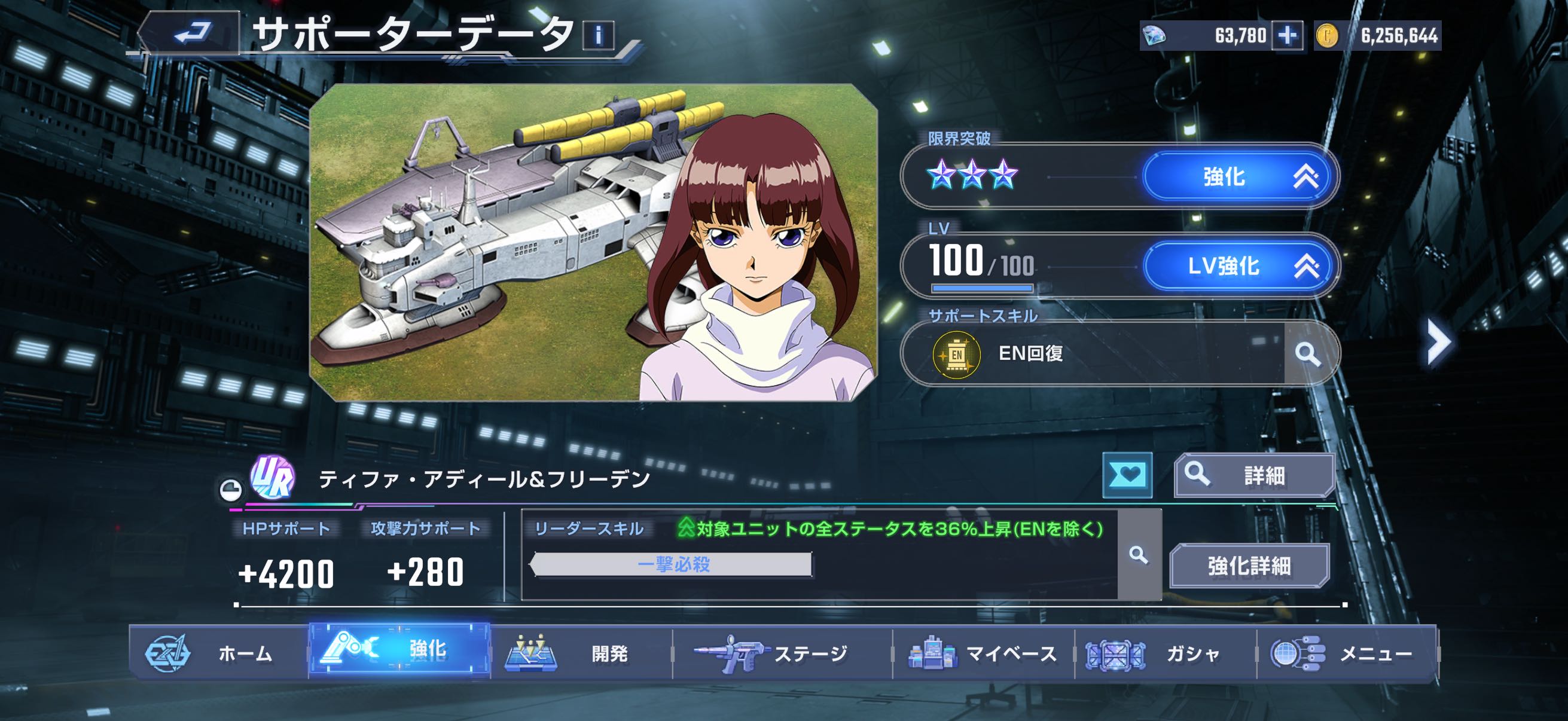The height and width of the screenshot is (721, 1568).
Task: Open 強化詳細 enhancement details
Action: [1249, 566]
